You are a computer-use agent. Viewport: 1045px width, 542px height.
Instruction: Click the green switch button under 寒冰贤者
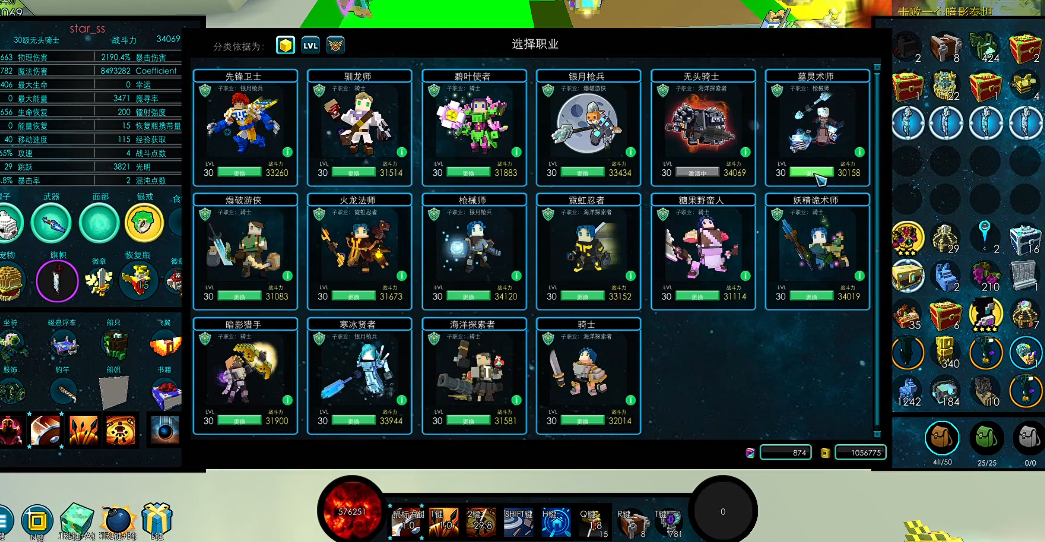[x=355, y=421]
